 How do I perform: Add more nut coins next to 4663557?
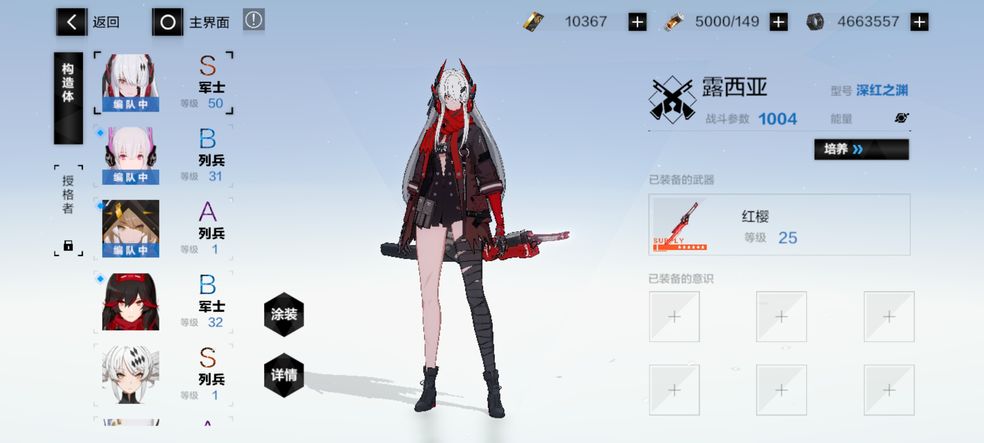[919, 22]
